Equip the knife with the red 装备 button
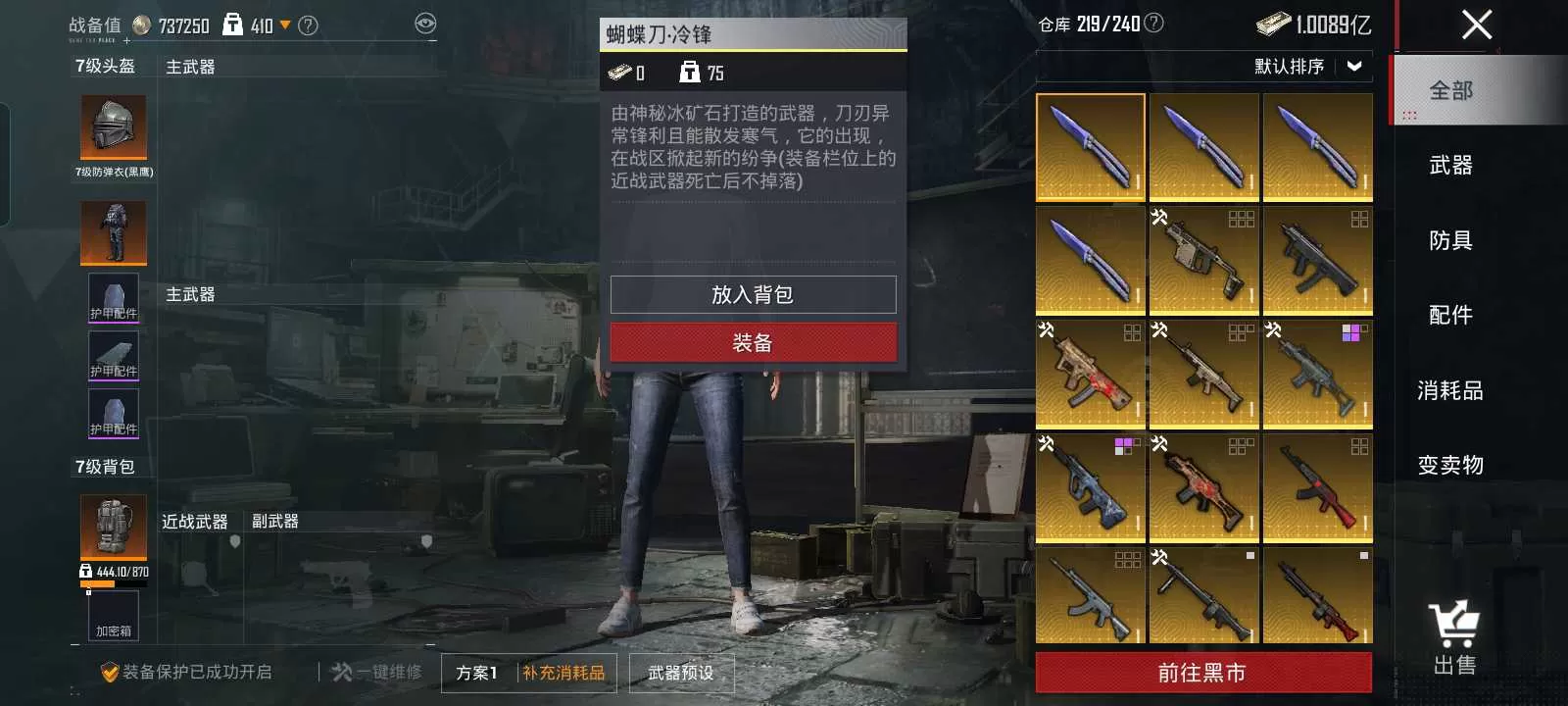Screen dimensions: 1568x706 (753, 343)
